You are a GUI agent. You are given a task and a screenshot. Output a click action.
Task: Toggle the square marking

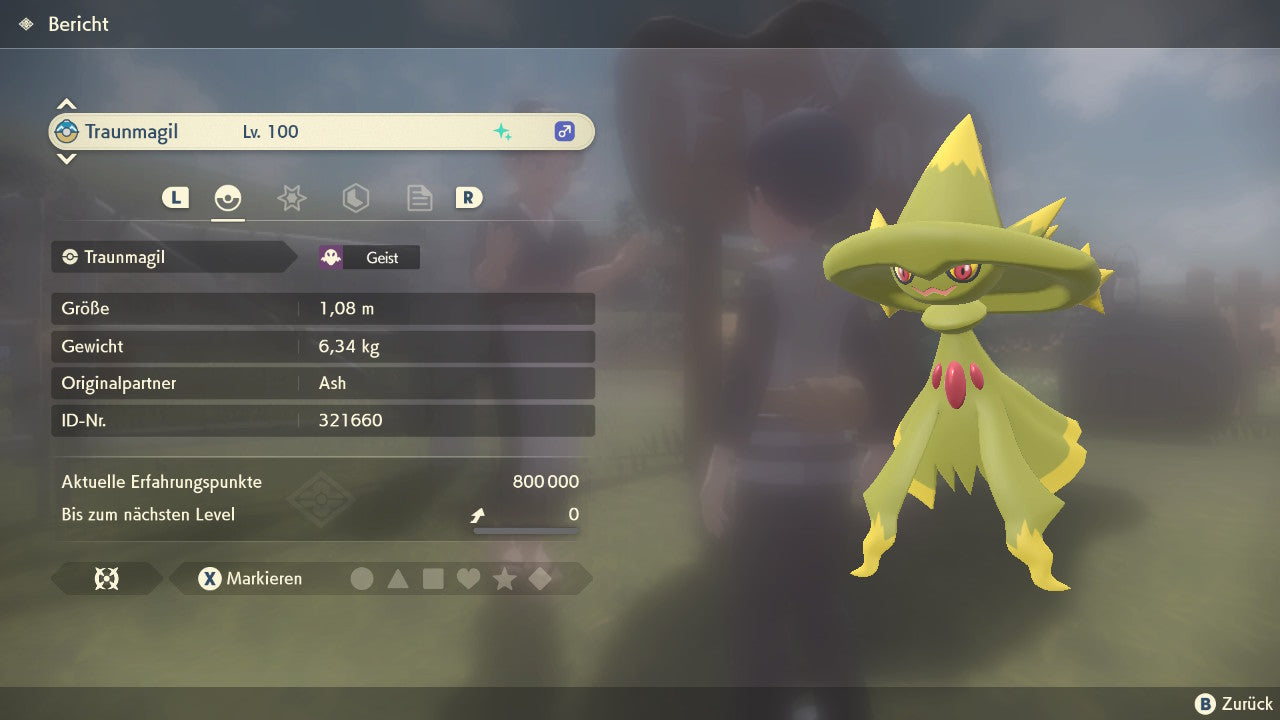[x=433, y=578]
